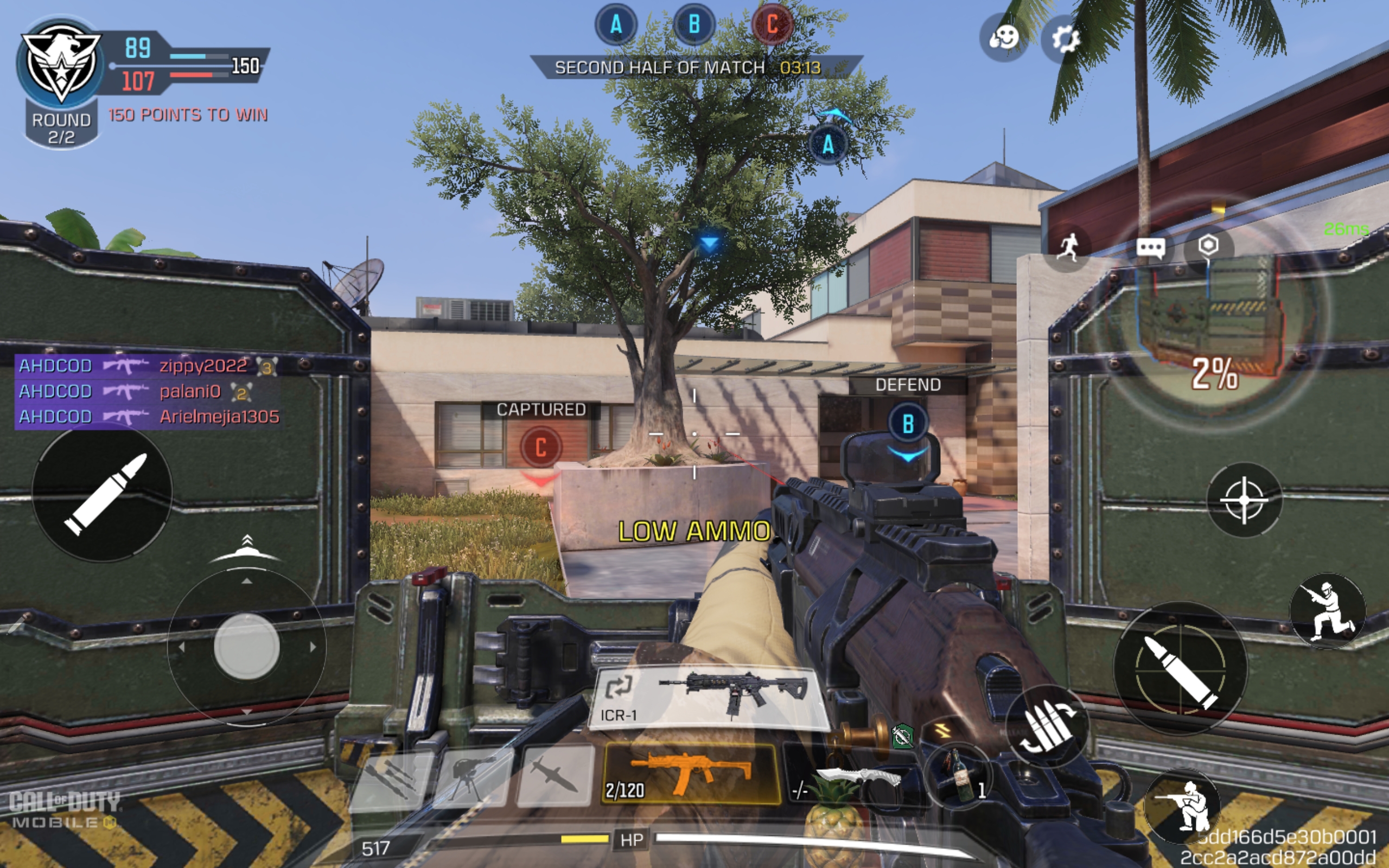1389x868 pixels.
Task: Tap the left-side bullet fire button
Action: point(103,493)
